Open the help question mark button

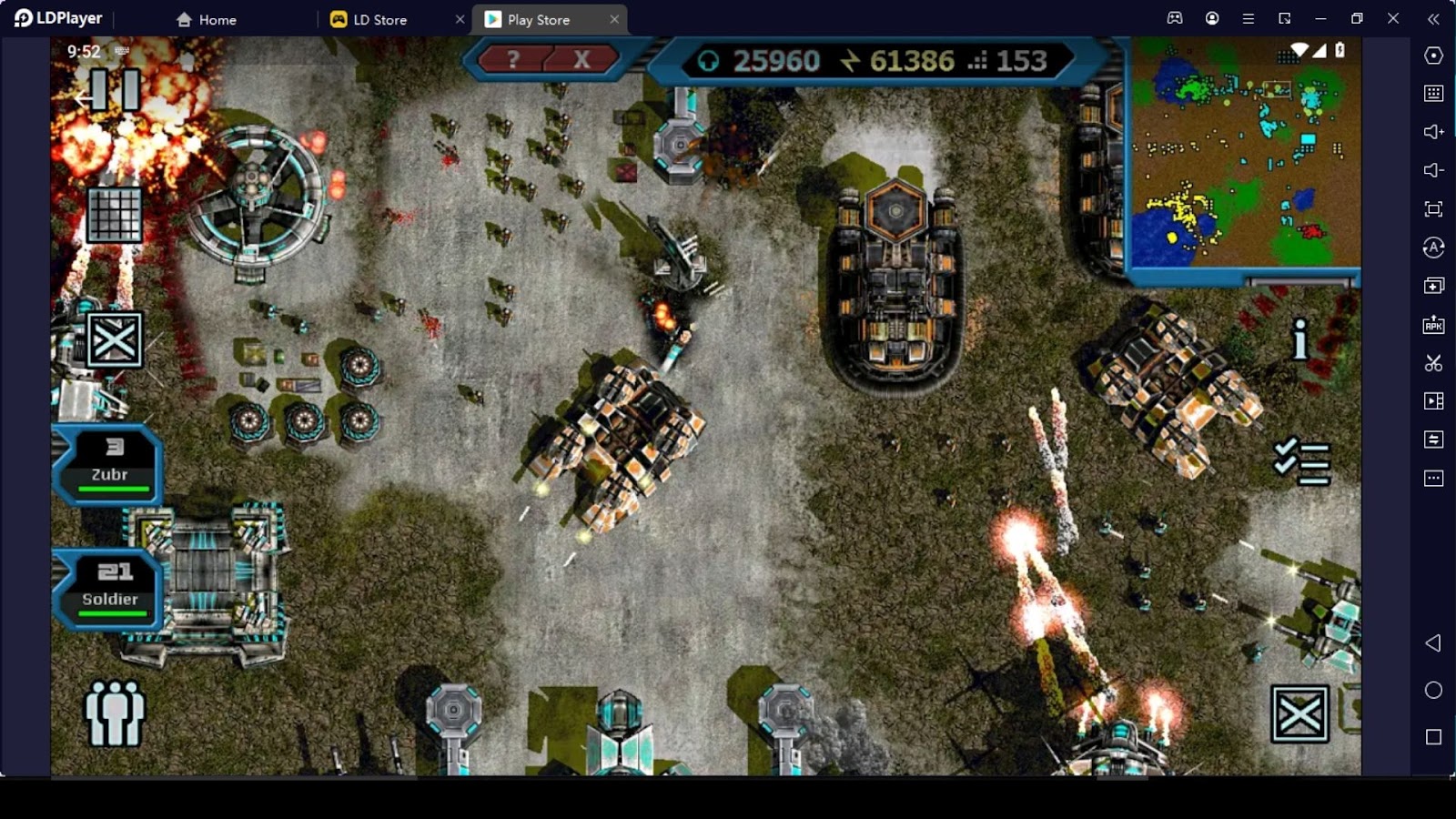pyautogui.click(x=513, y=60)
